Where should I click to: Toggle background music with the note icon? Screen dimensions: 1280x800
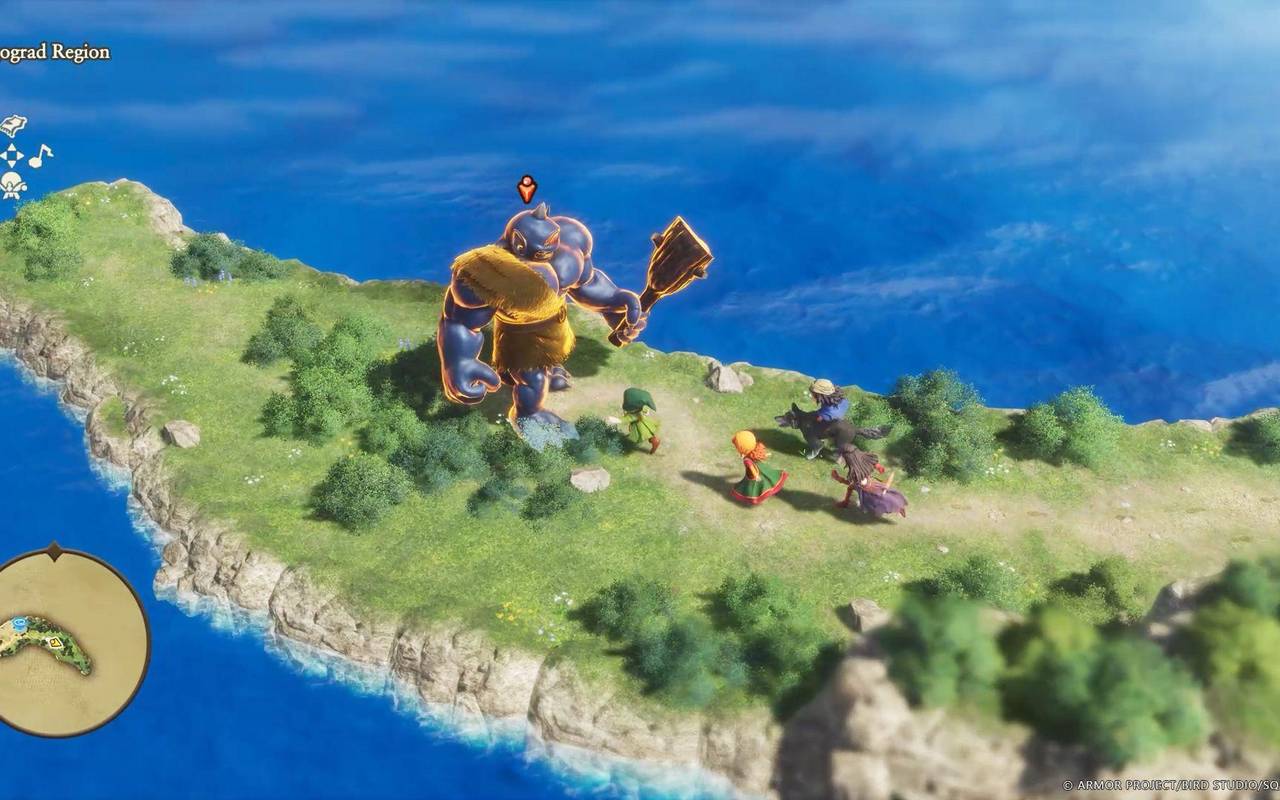point(40,157)
